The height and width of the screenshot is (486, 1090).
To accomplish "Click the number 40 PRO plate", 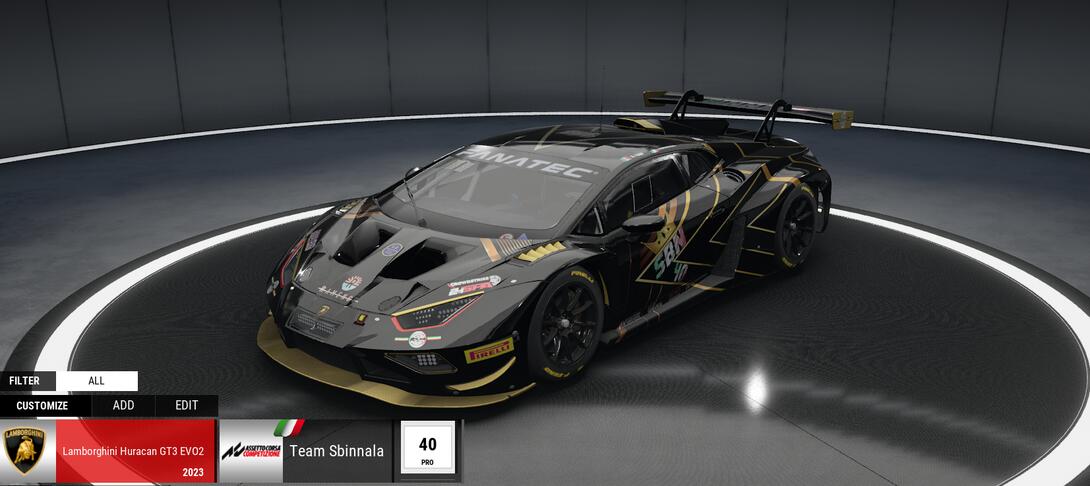I will (427, 449).
